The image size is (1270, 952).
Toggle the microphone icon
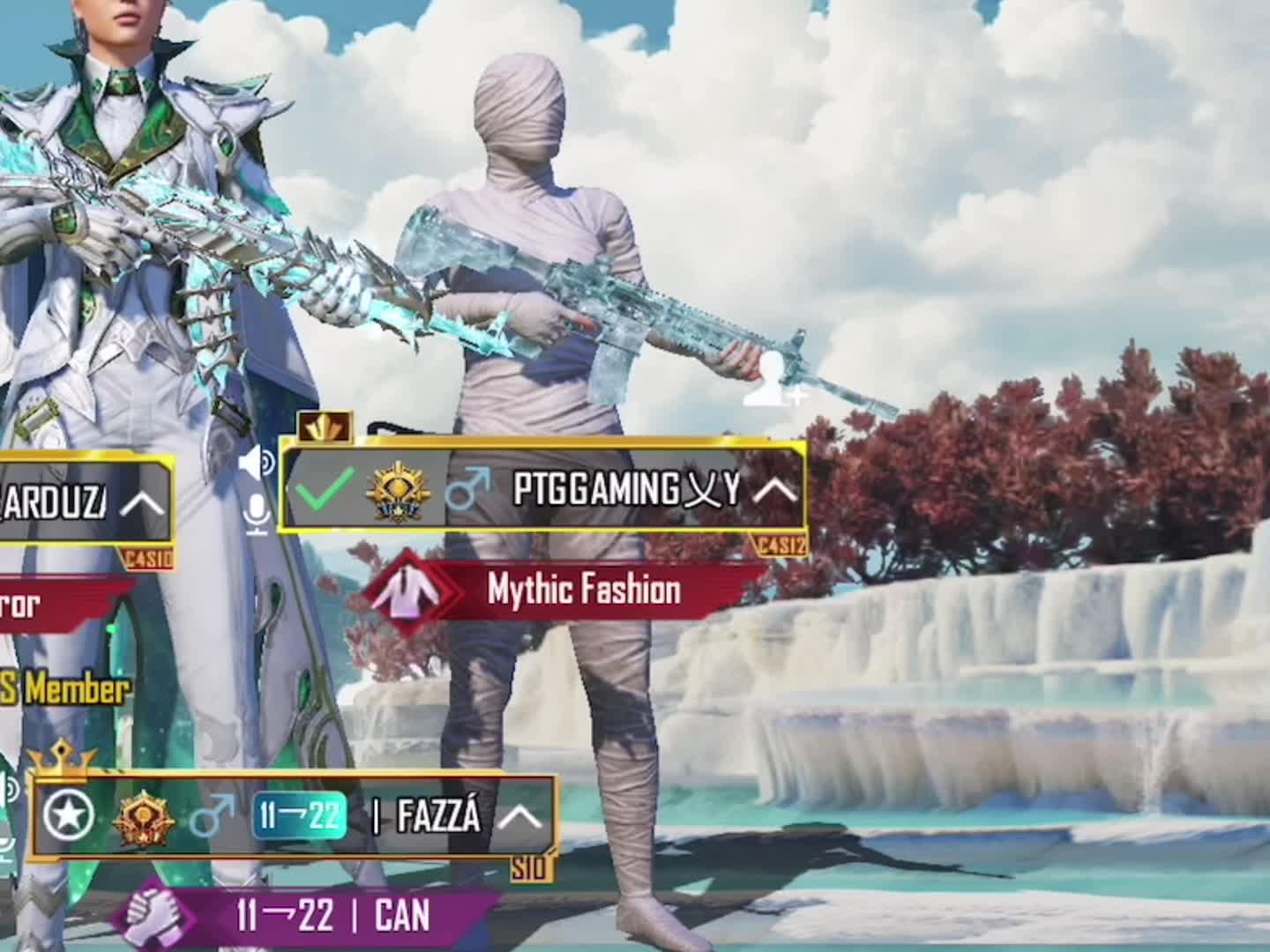click(258, 513)
